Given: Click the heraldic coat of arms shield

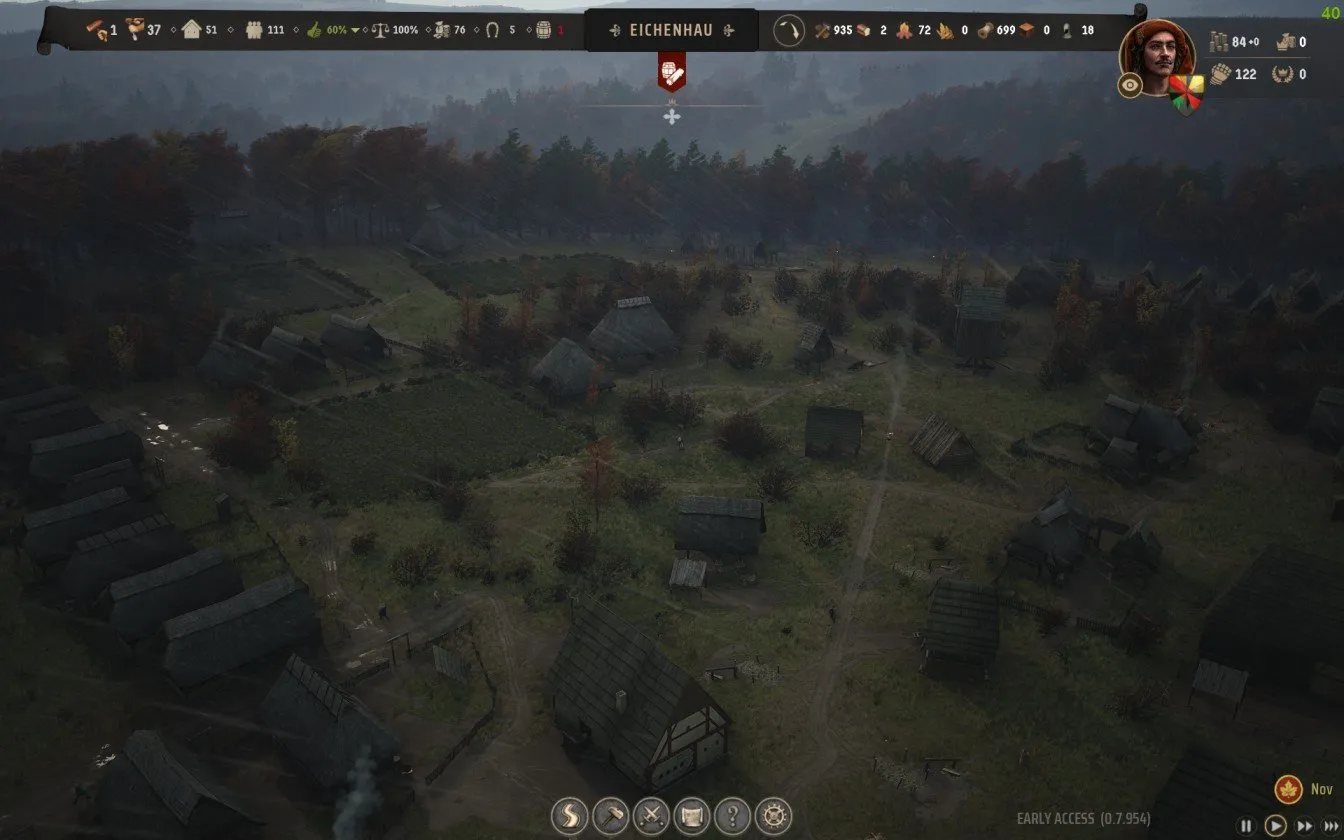Looking at the screenshot, I should [x=1188, y=93].
